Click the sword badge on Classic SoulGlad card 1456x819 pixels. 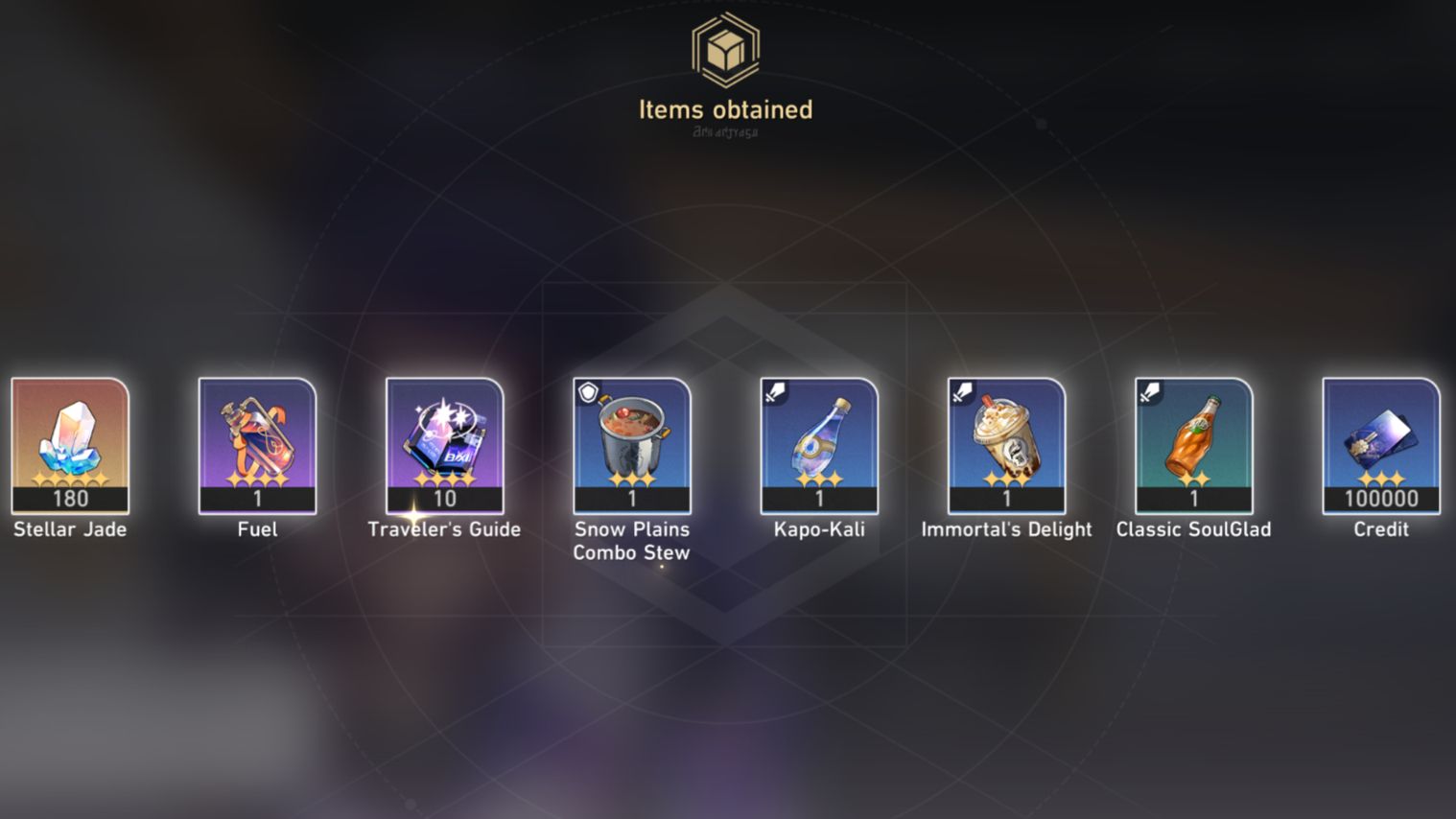point(1148,390)
